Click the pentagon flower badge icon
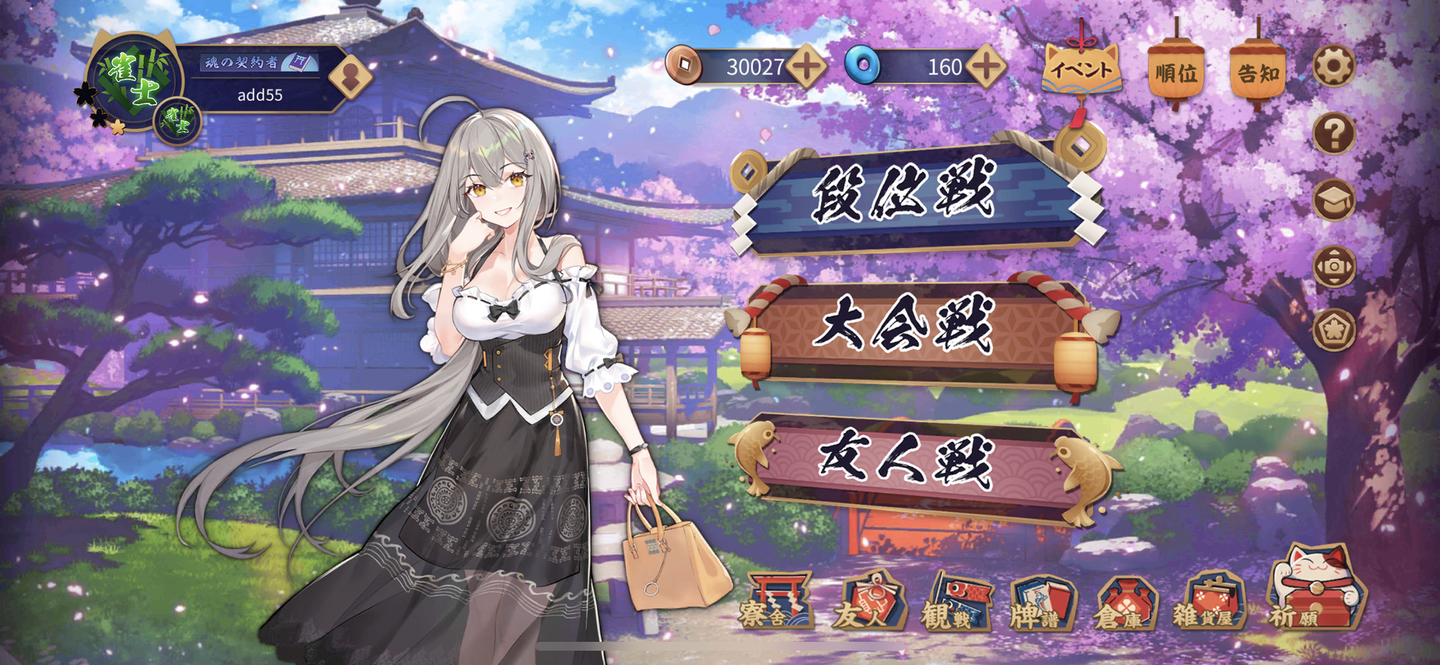The height and width of the screenshot is (665, 1440). click(x=1334, y=330)
